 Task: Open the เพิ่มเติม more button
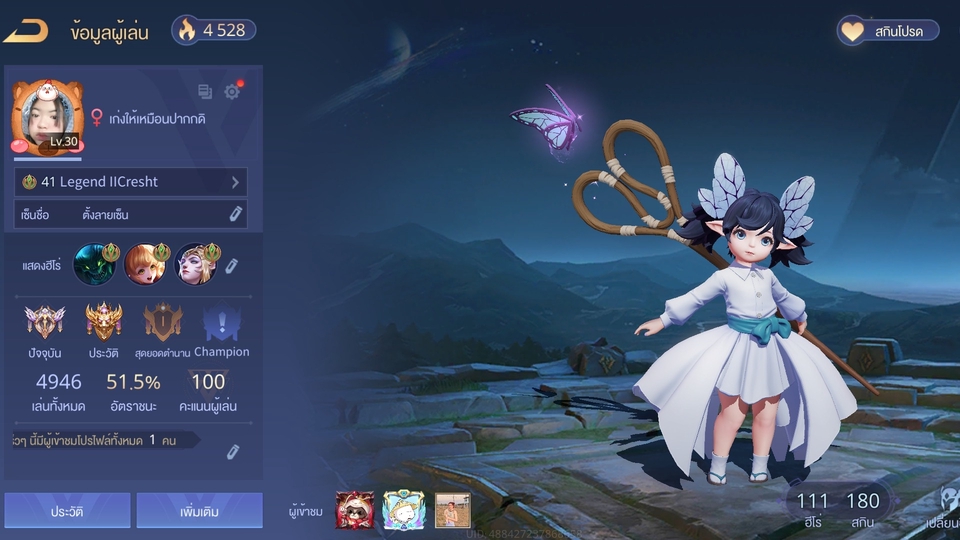click(199, 510)
